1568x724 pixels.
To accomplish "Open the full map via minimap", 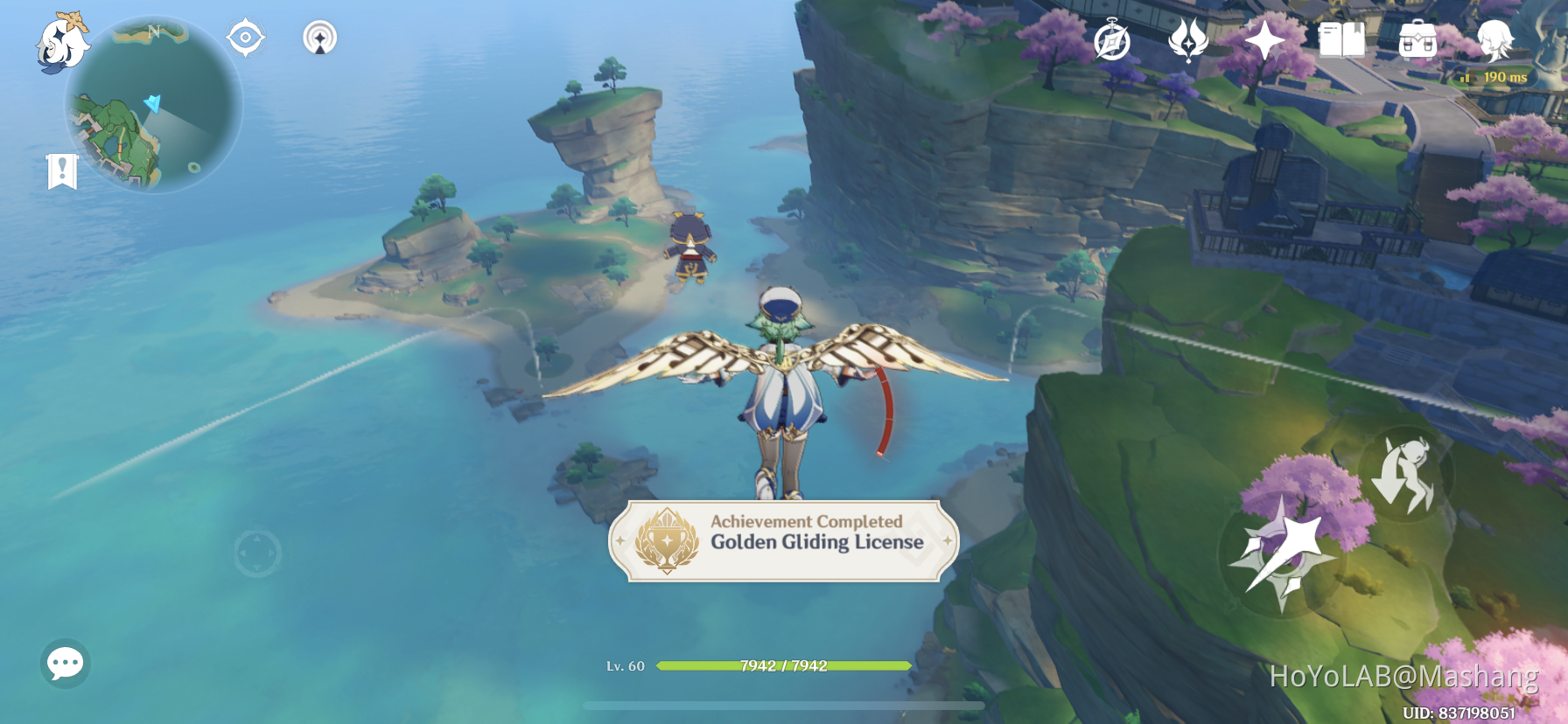I will point(153,105).
